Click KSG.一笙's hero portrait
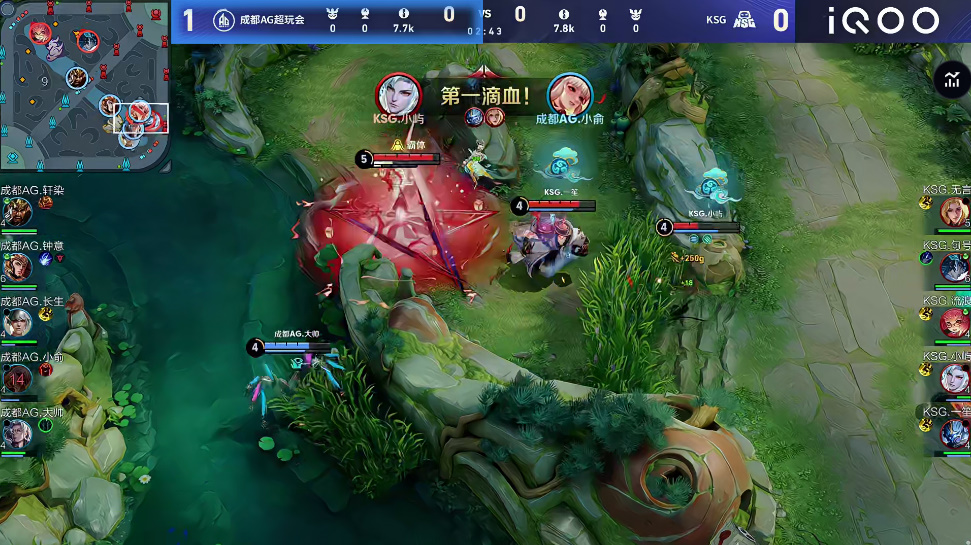Screen dimensions: 971x545 [x=954, y=433]
